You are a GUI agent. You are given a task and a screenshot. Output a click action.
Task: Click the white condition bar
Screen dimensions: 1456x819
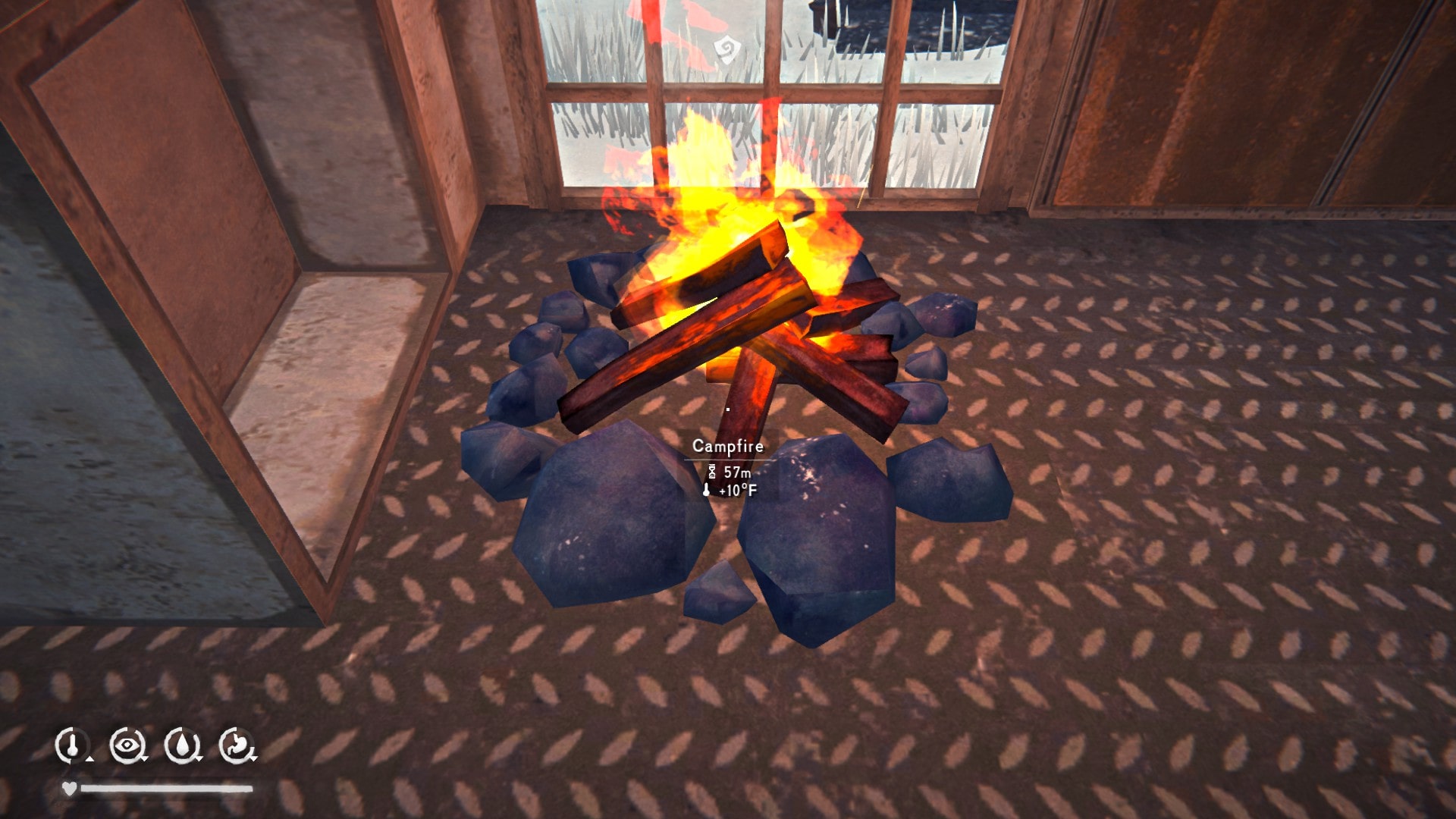pos(167,789)
